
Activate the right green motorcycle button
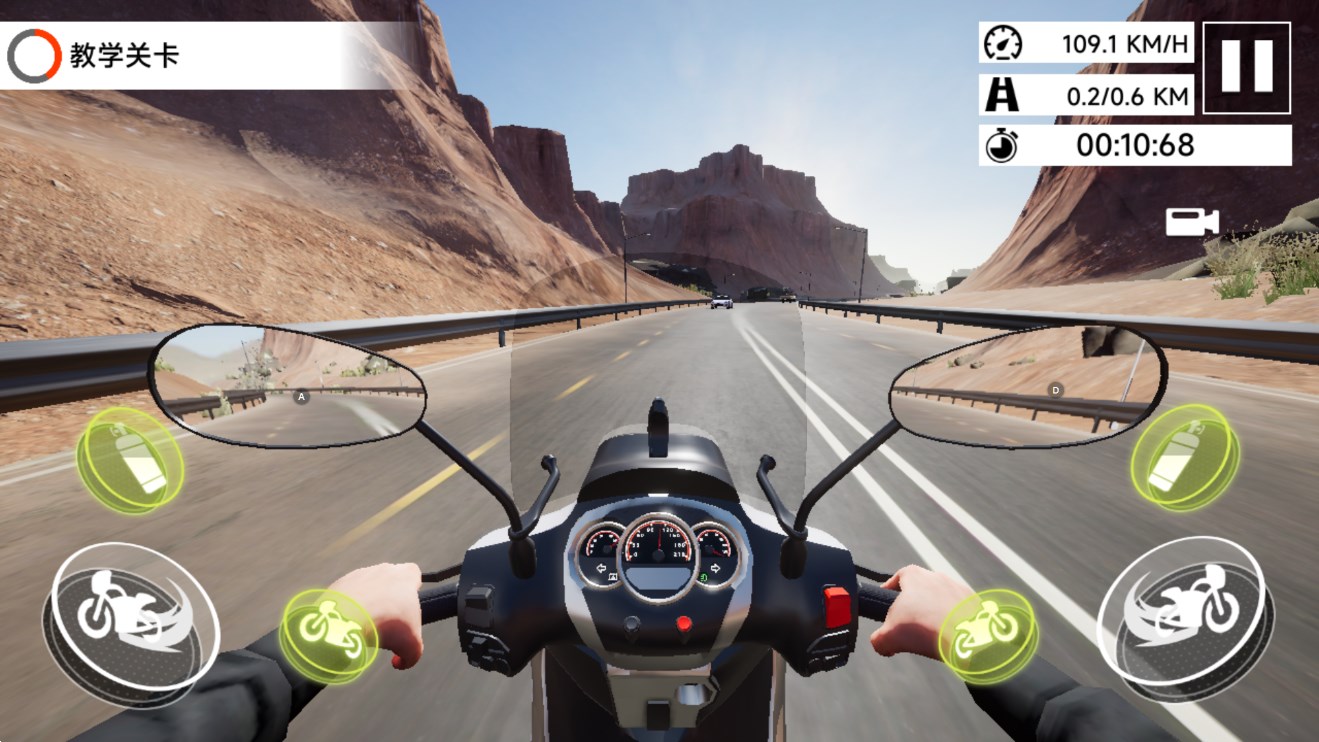[988, 634]
